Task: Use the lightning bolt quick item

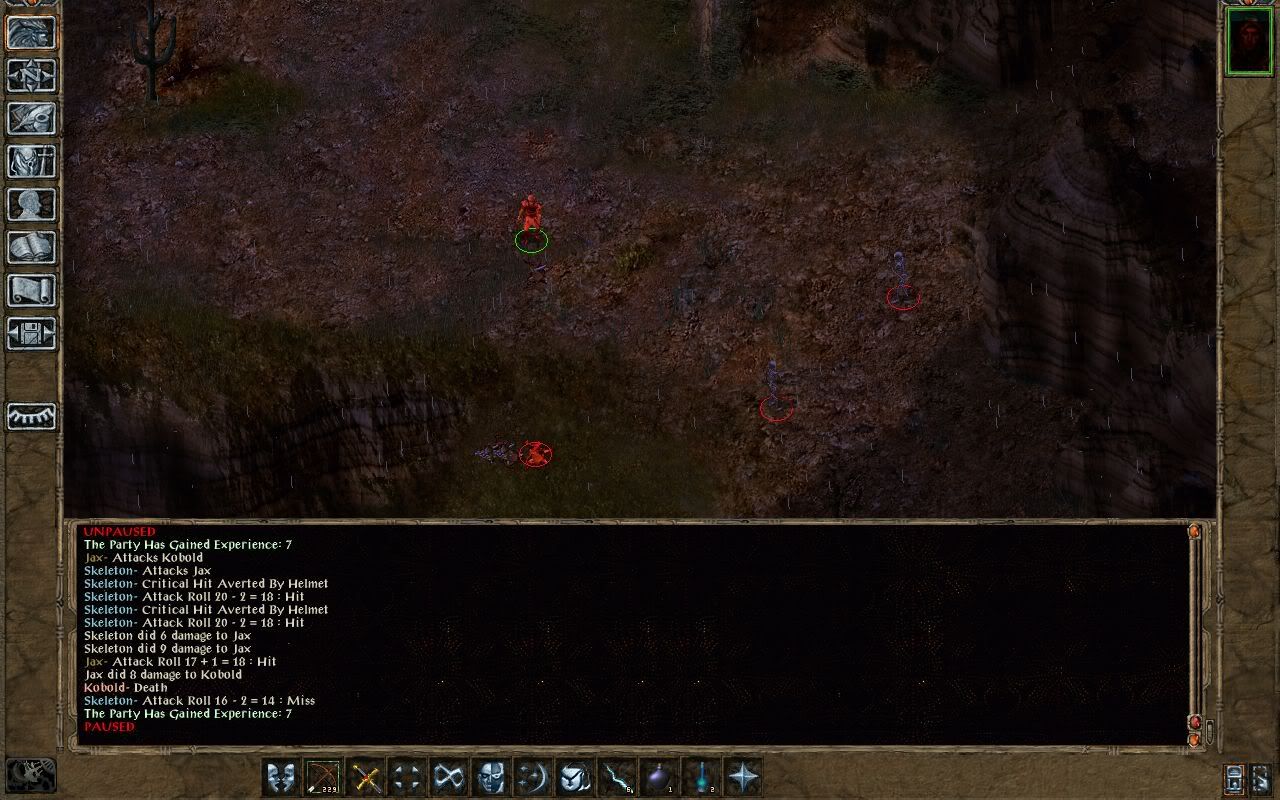Action: point(616,777)
